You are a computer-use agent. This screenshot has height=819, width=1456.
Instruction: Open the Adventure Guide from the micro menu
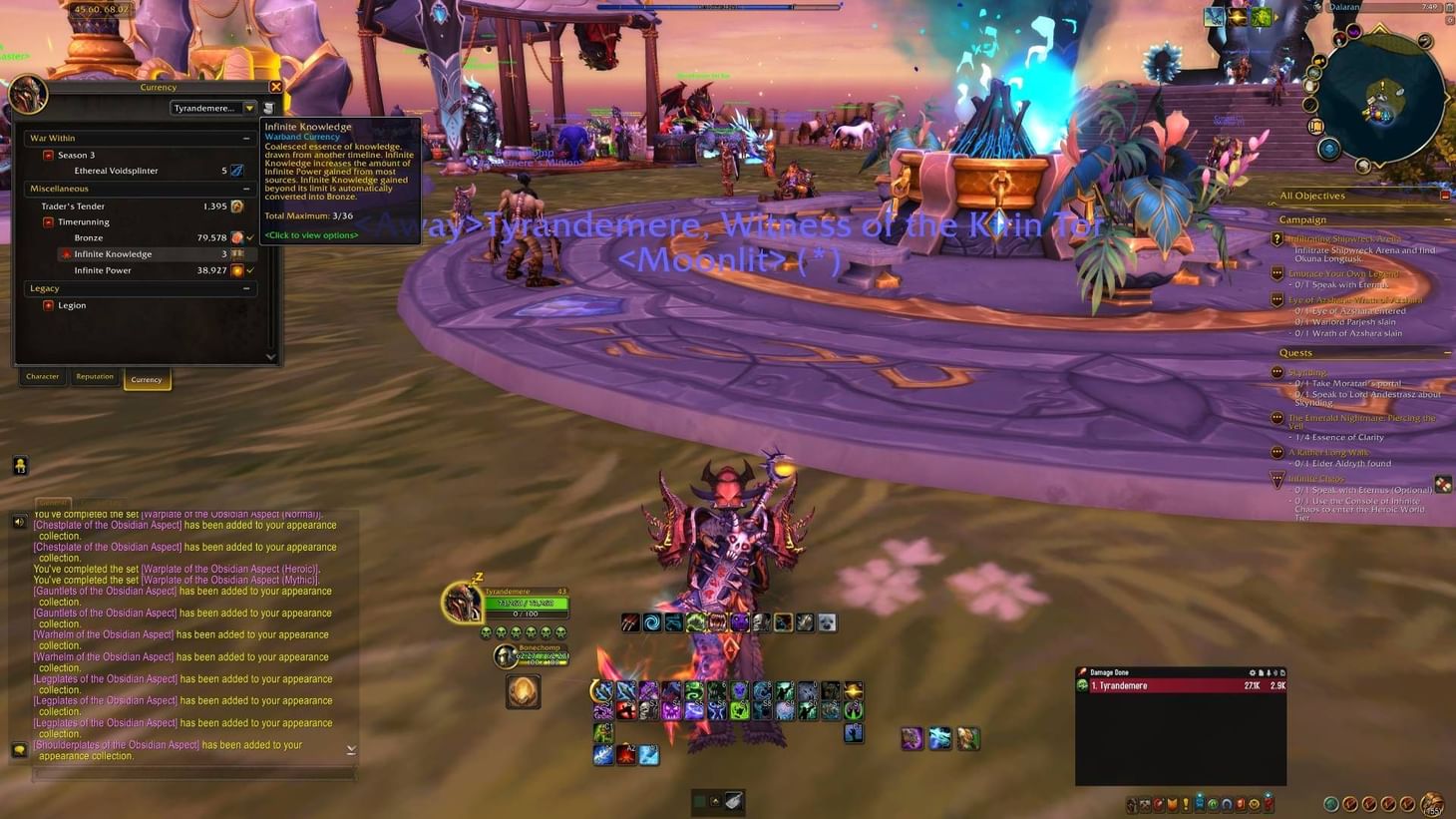click(x=1240, y=804)
